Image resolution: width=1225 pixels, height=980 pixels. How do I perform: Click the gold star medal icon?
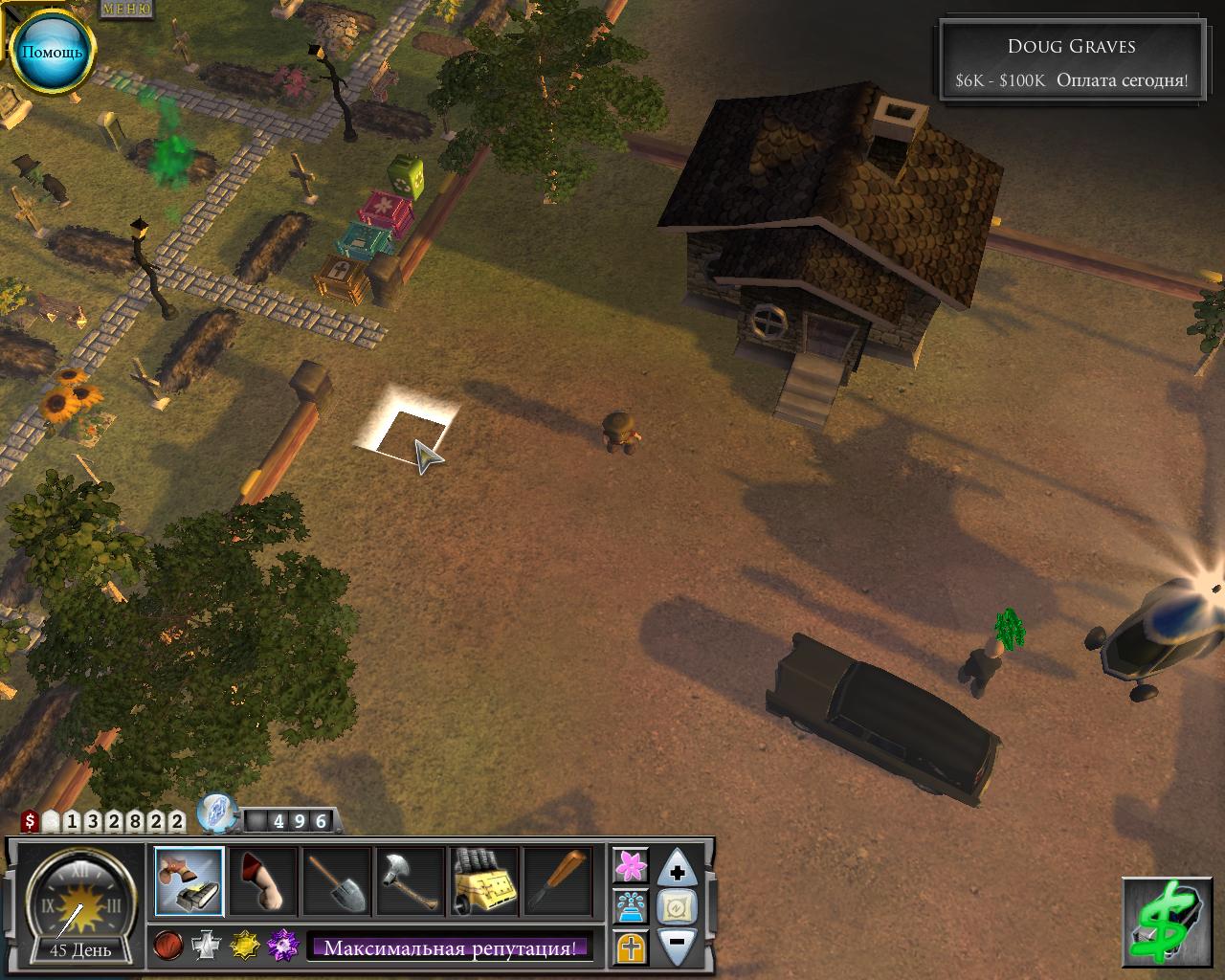pos(245,947)
